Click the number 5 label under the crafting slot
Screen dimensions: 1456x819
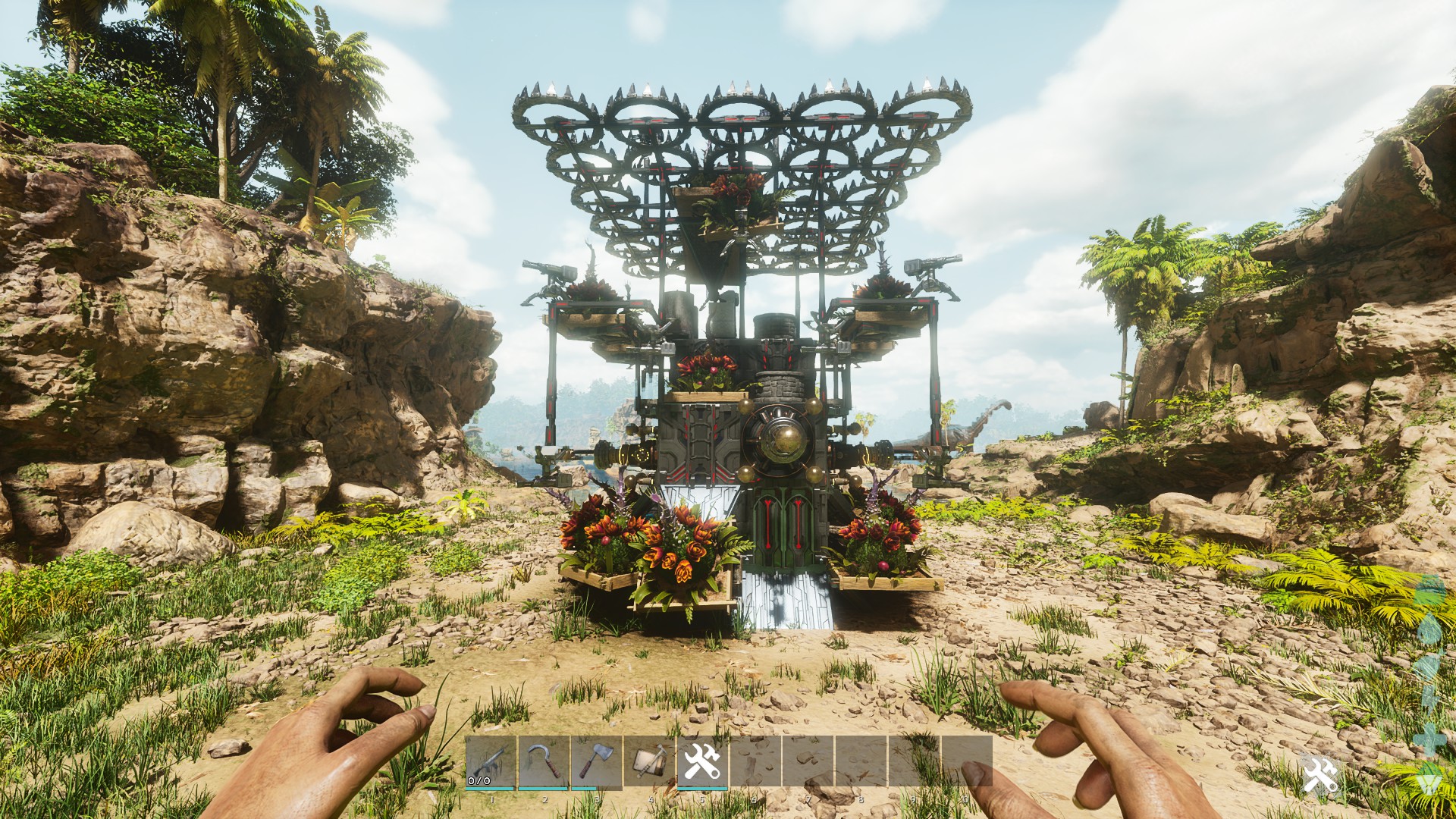[701, 799]
